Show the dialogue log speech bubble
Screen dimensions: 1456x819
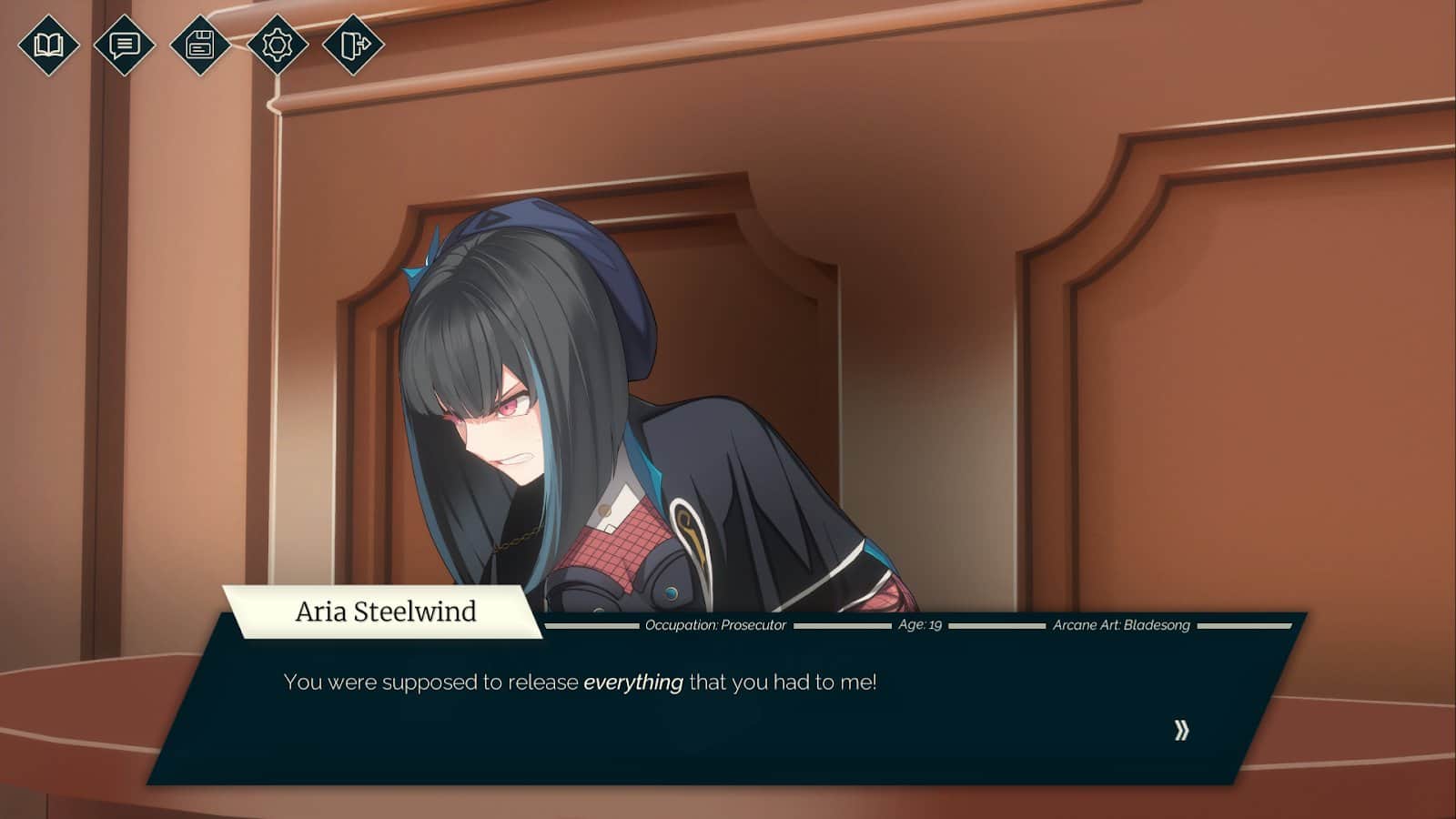(124, 44)
